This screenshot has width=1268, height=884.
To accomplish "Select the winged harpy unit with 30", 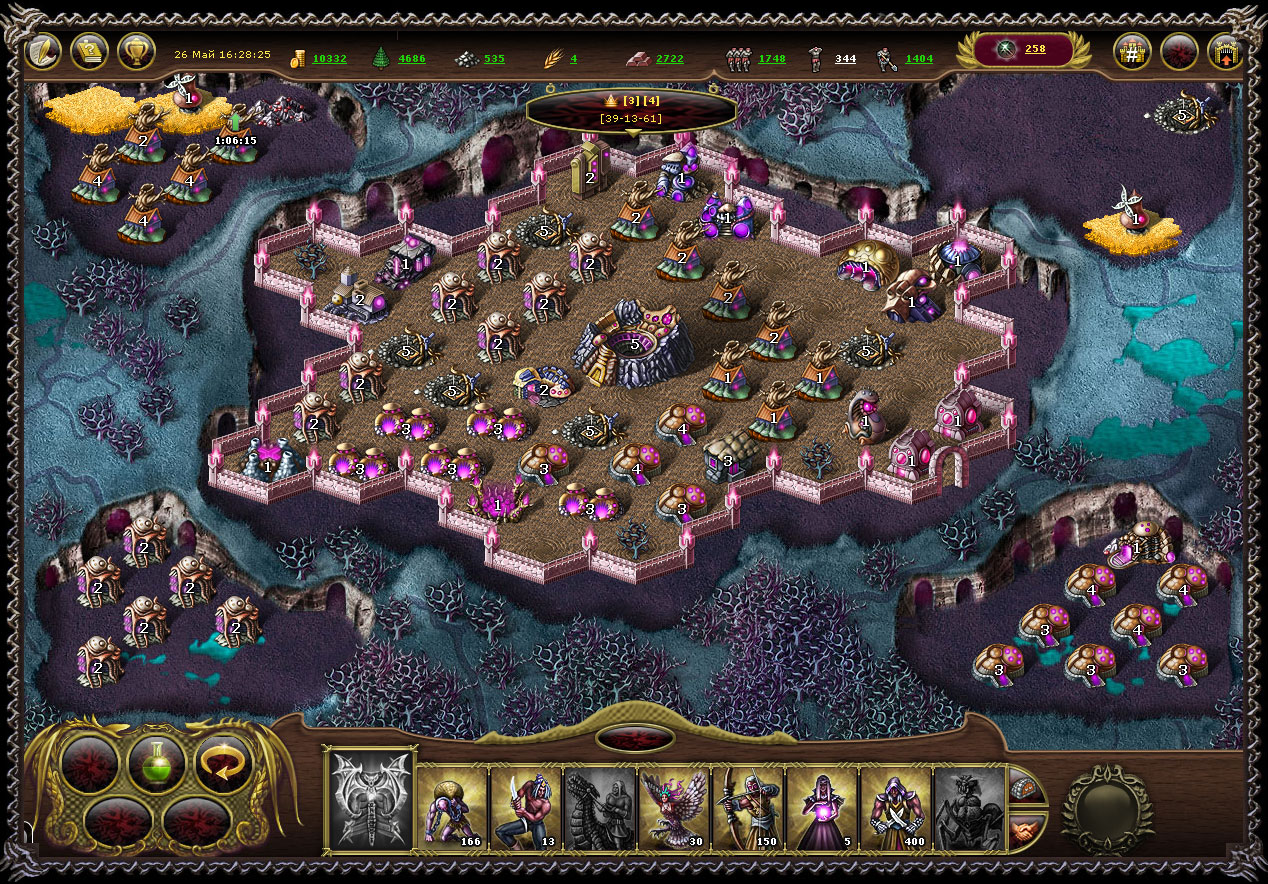I will pos(674,808).
